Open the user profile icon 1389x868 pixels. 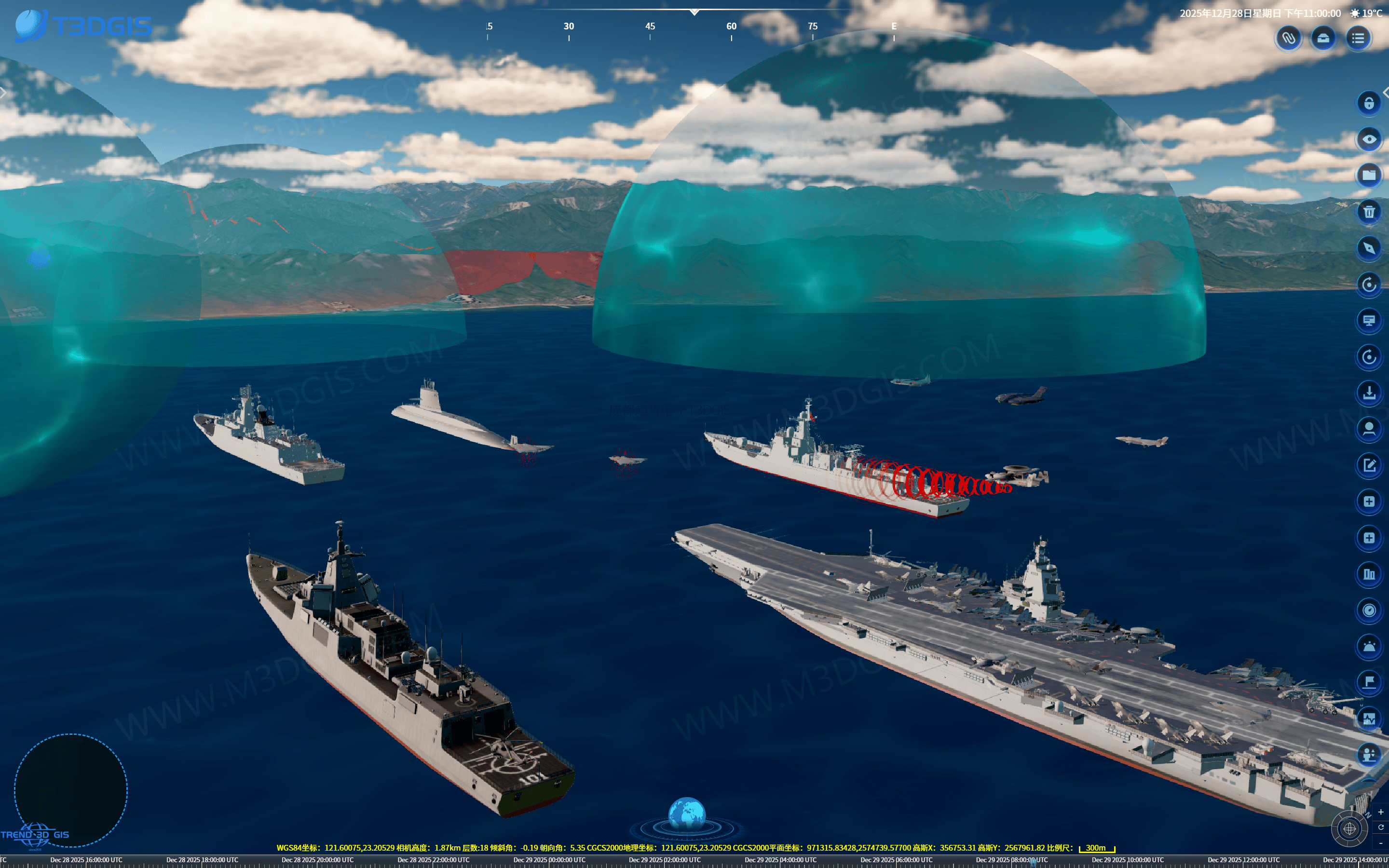pos(1369,429)
